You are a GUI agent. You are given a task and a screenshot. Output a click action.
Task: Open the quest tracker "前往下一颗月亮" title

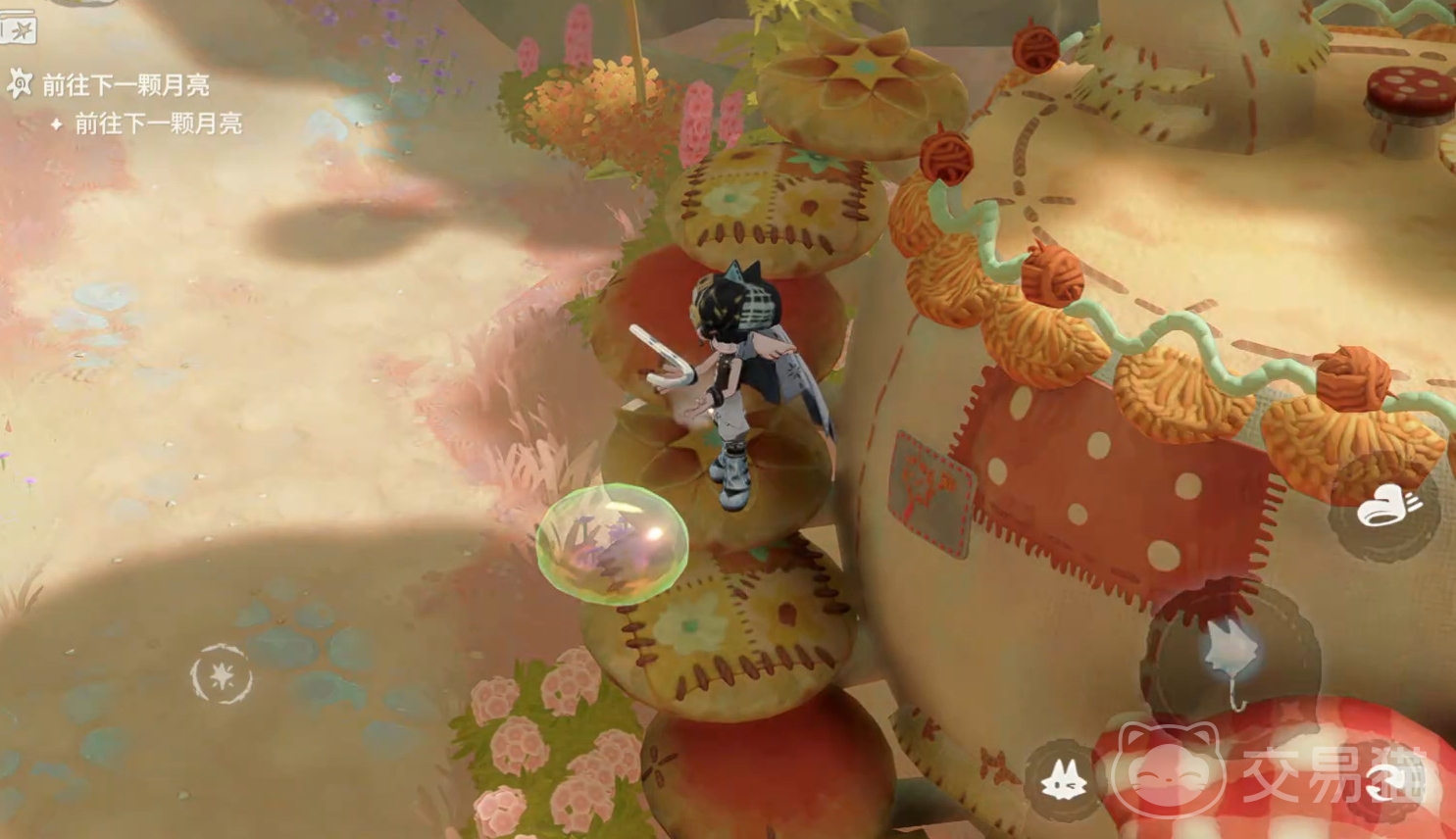pos(126,85)
